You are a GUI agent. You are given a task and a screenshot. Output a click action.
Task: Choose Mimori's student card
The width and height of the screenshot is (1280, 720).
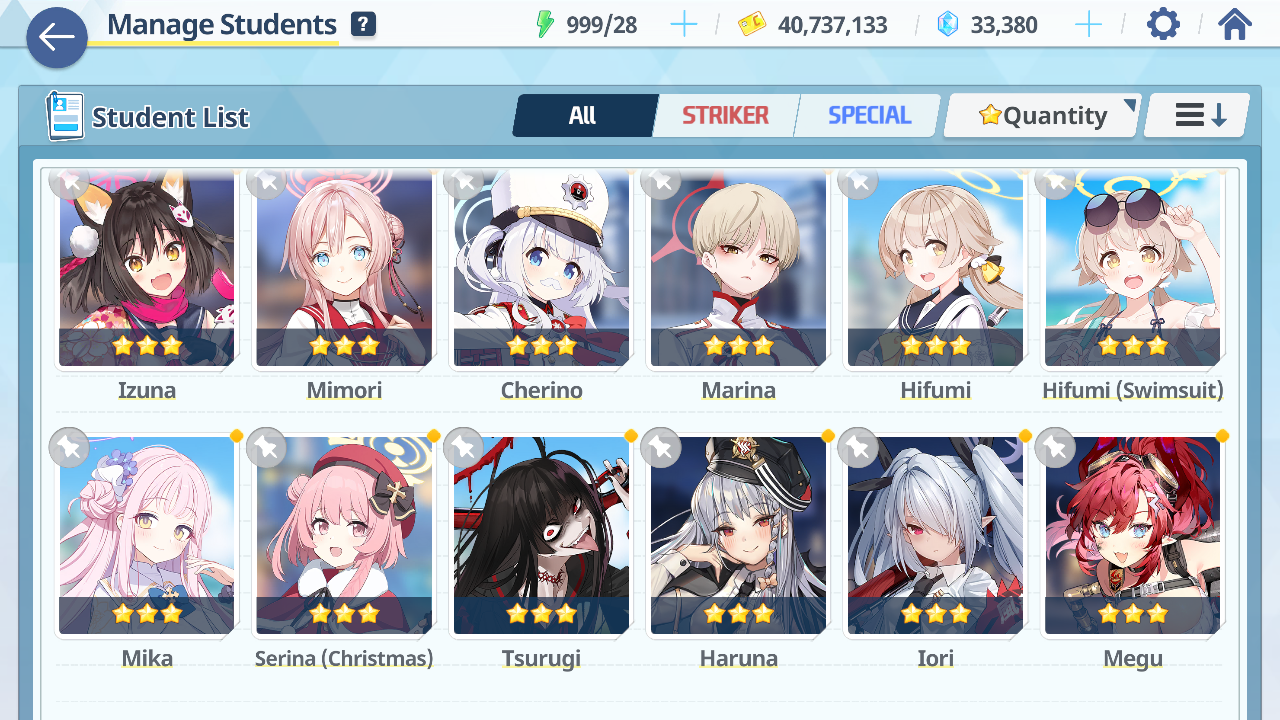click(344, 270)
